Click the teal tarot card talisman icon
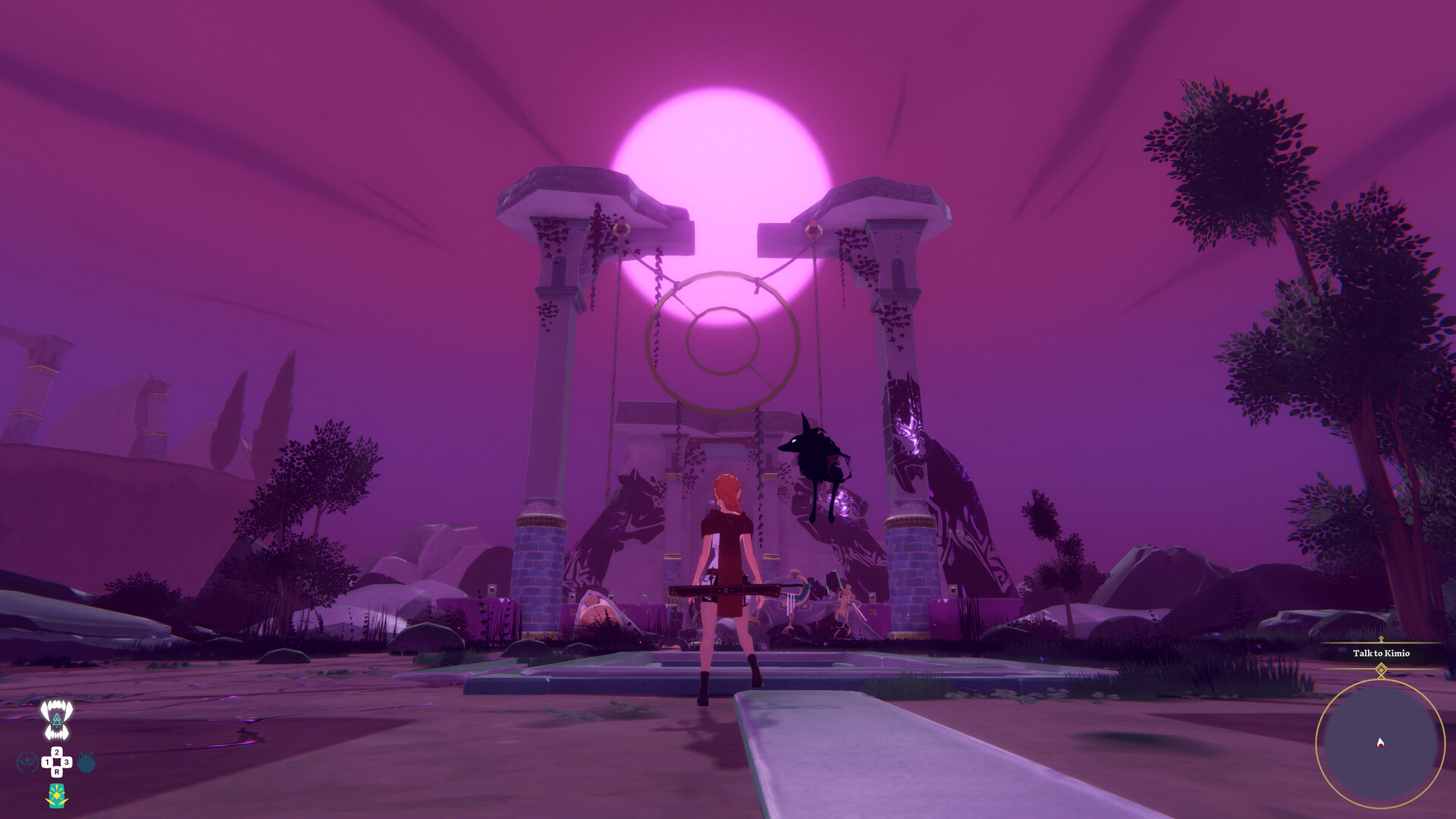The image size is (1456, 819). tap(57, 795)
